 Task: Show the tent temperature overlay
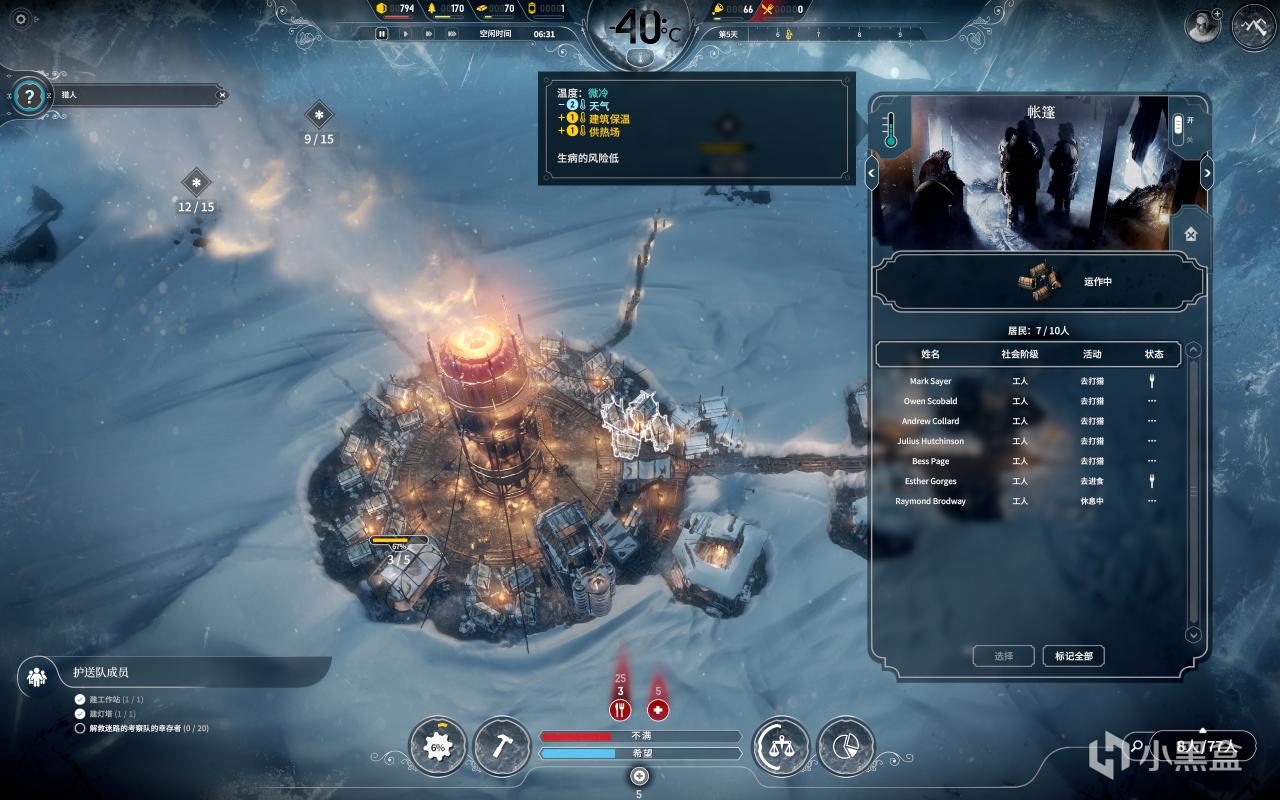click(889, 130)
